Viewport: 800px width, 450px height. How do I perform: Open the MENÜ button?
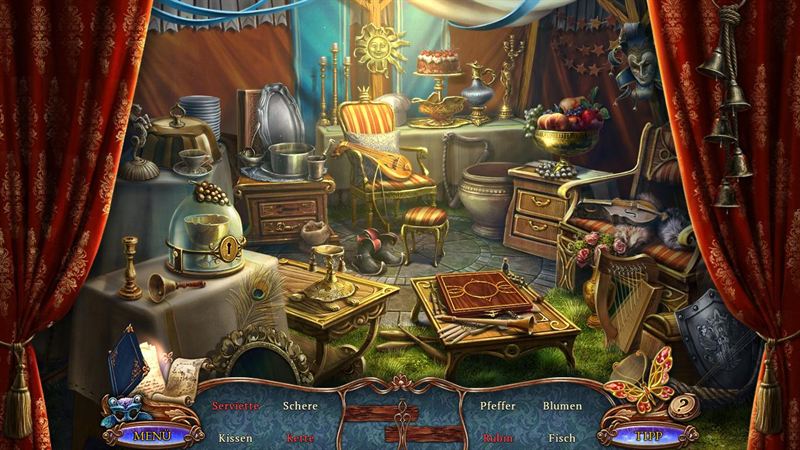[x=153, y=435]
